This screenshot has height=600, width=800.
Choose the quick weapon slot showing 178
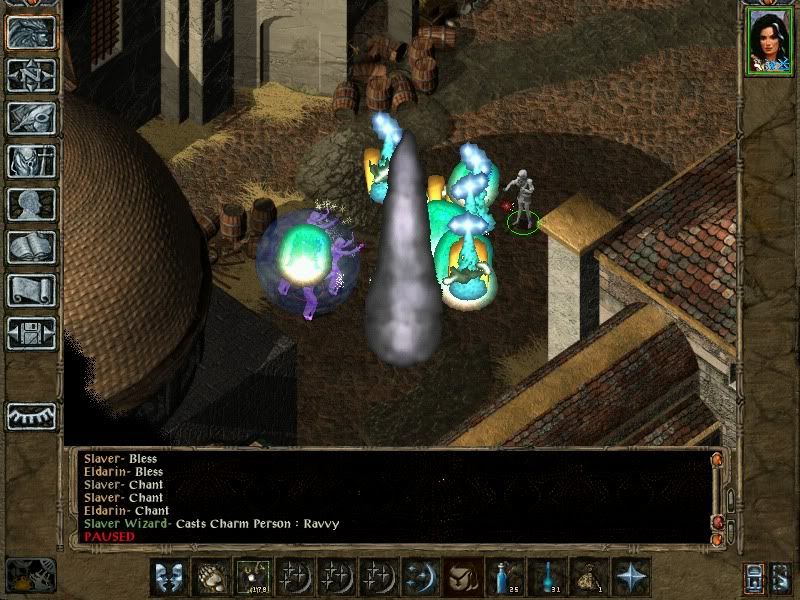tap(252, 577)
